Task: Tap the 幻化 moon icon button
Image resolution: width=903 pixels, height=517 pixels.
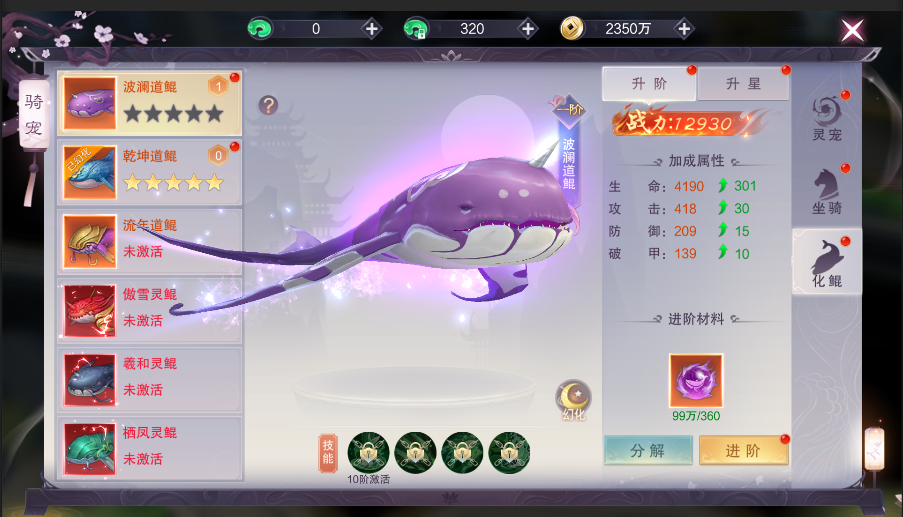Action: pyautogui.click(x=574, y=397)
